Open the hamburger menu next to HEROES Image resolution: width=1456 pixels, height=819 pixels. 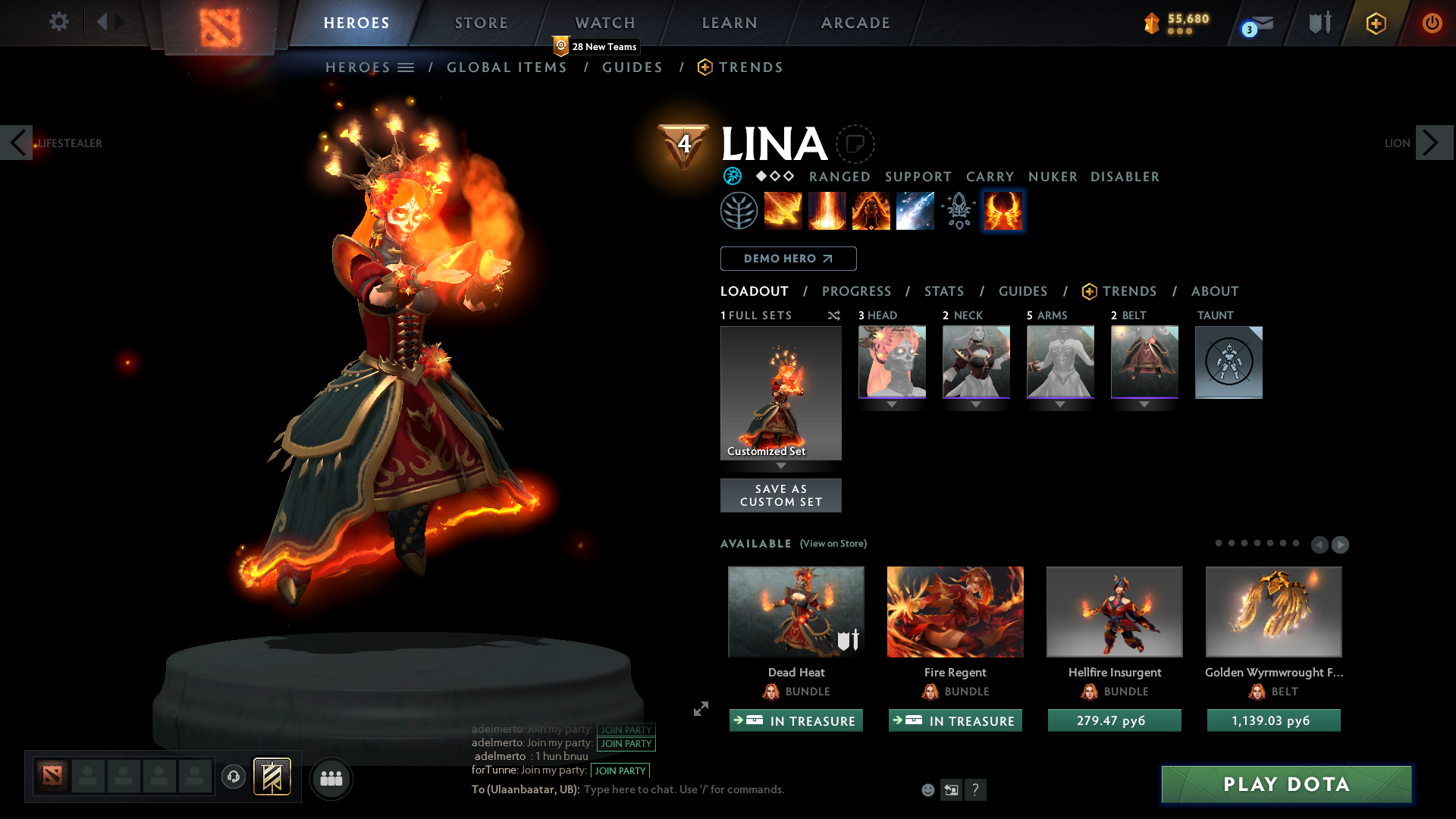406,67
